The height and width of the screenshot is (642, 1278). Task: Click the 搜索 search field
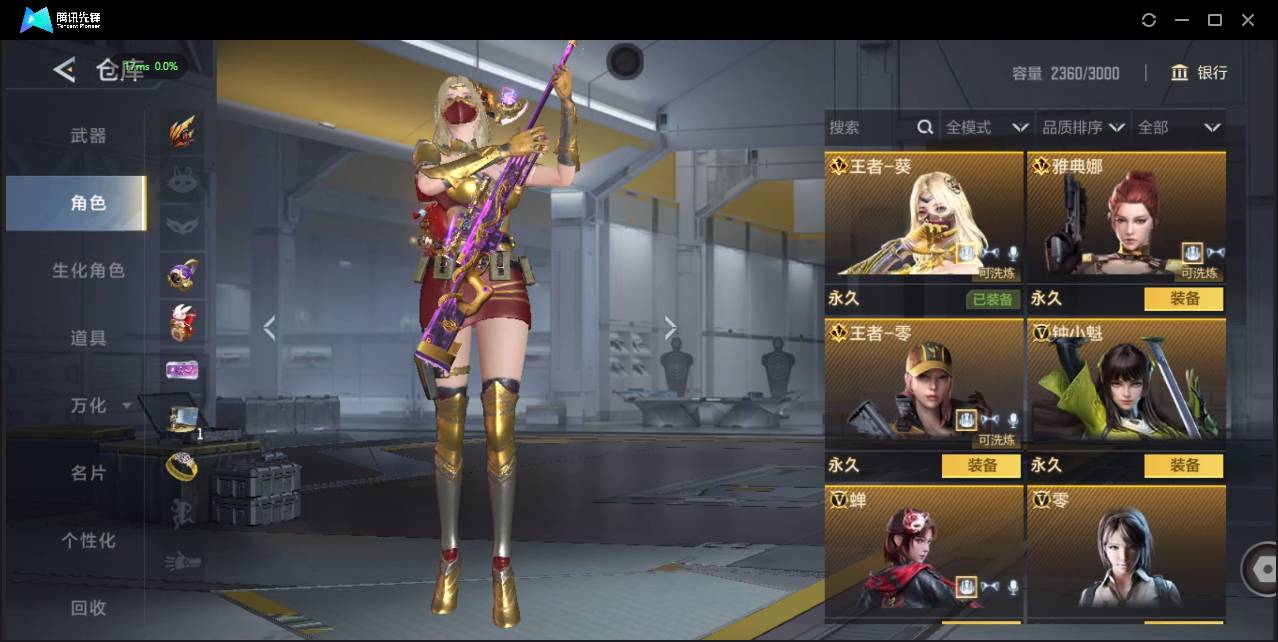pos(870,128)
